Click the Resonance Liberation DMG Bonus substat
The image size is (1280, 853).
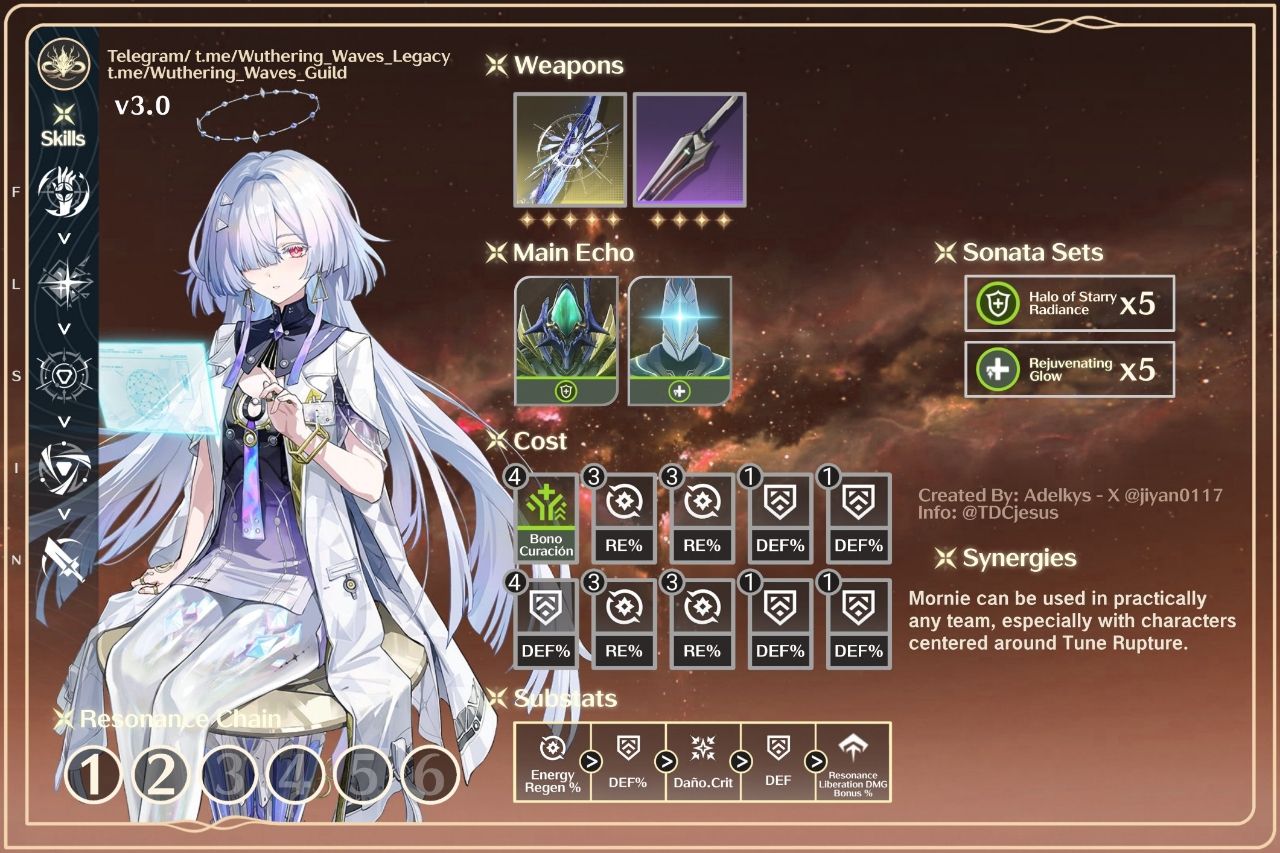(853, 762)
